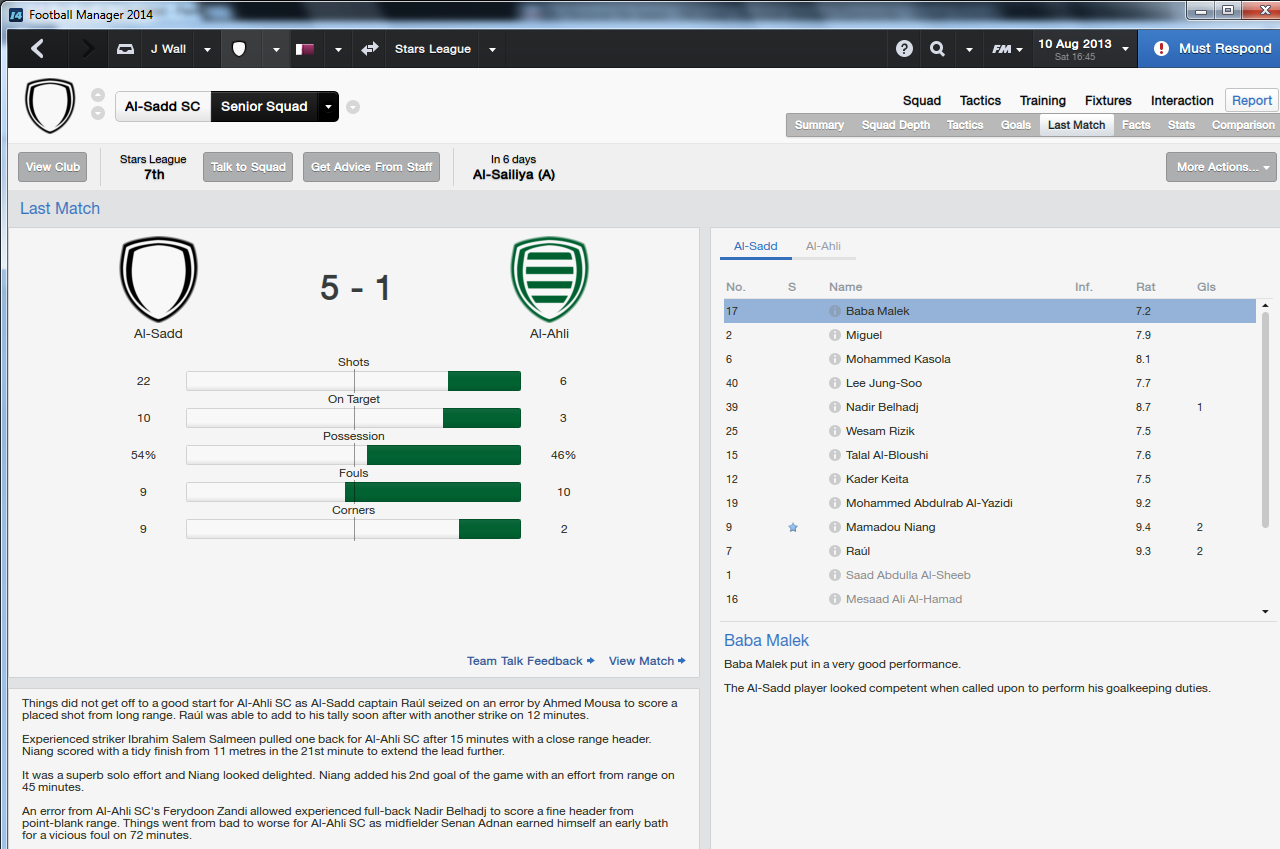The image size is (1280, 849).
Task: Select Mamadou Niang in the player list
Action: click(x=890, y=527)
